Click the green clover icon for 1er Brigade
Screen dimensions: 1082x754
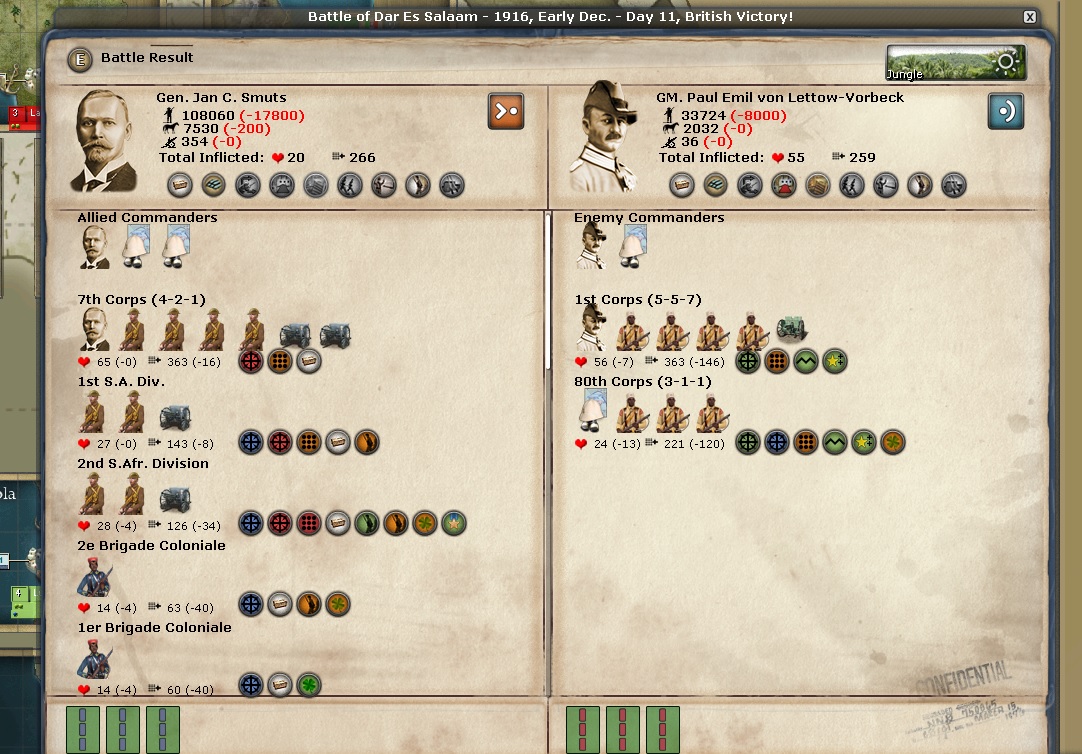308,685
